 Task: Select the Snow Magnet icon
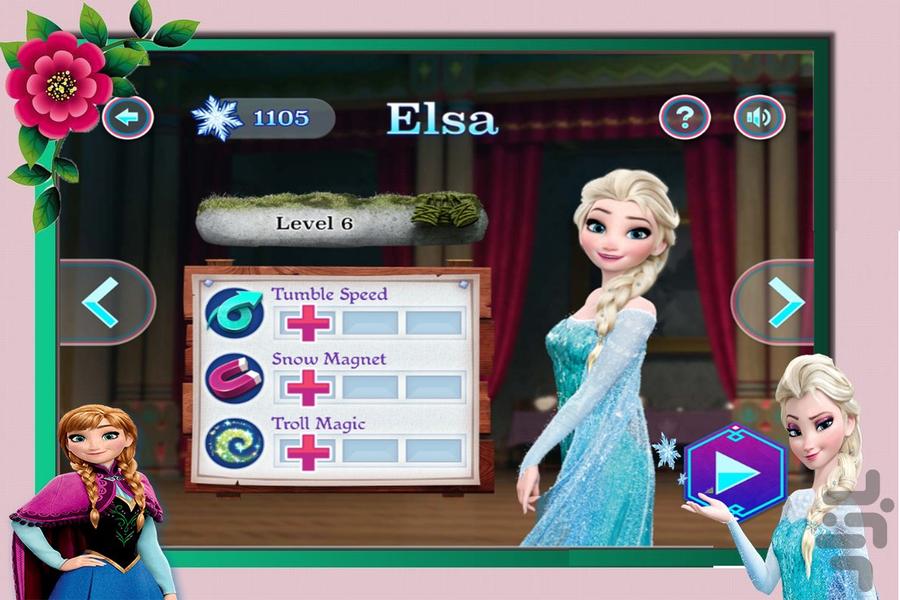pyautogui.click(x=234, y=378)
